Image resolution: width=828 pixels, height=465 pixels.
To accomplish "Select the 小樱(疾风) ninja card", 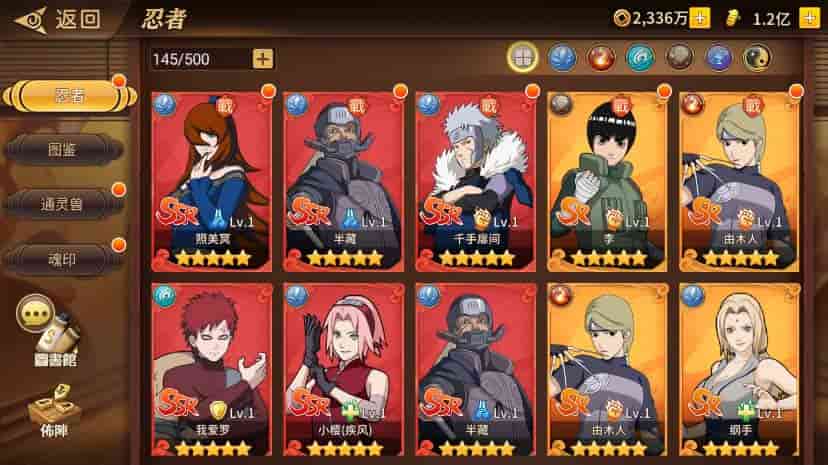I will 343,370.
